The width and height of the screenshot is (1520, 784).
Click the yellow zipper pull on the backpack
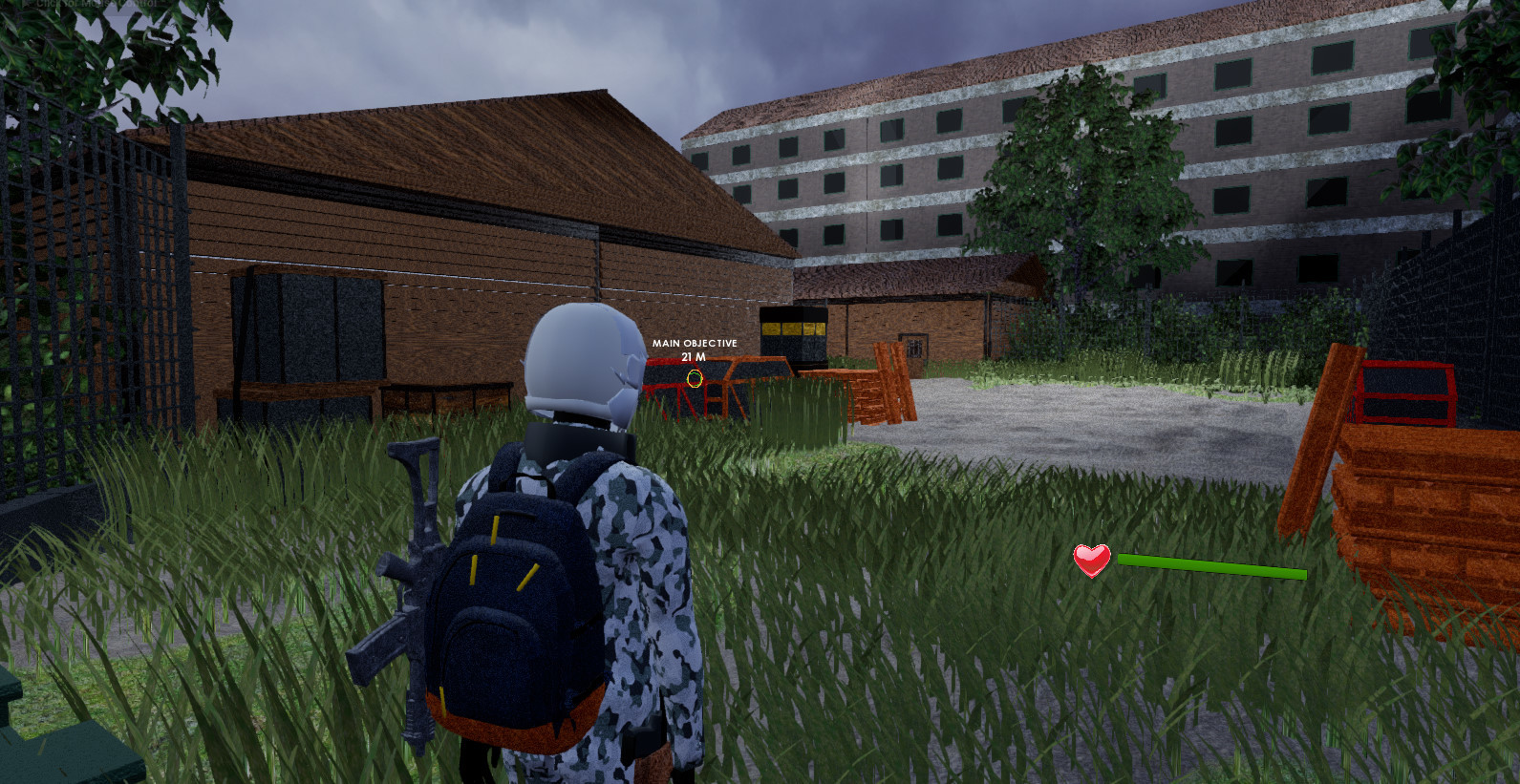point(497,528)
